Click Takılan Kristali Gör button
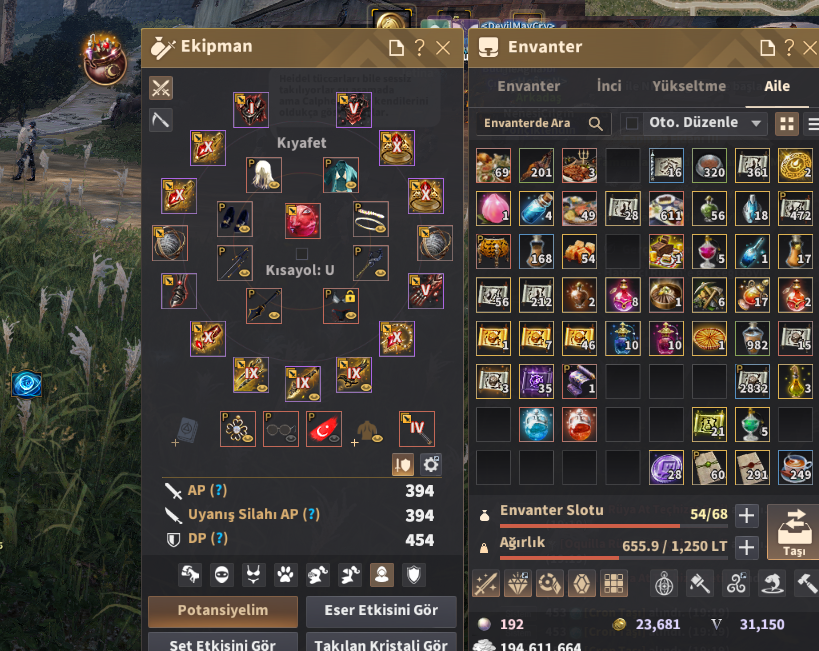The width and height of the screenshot is (819, 651). (x=381, y=644)
